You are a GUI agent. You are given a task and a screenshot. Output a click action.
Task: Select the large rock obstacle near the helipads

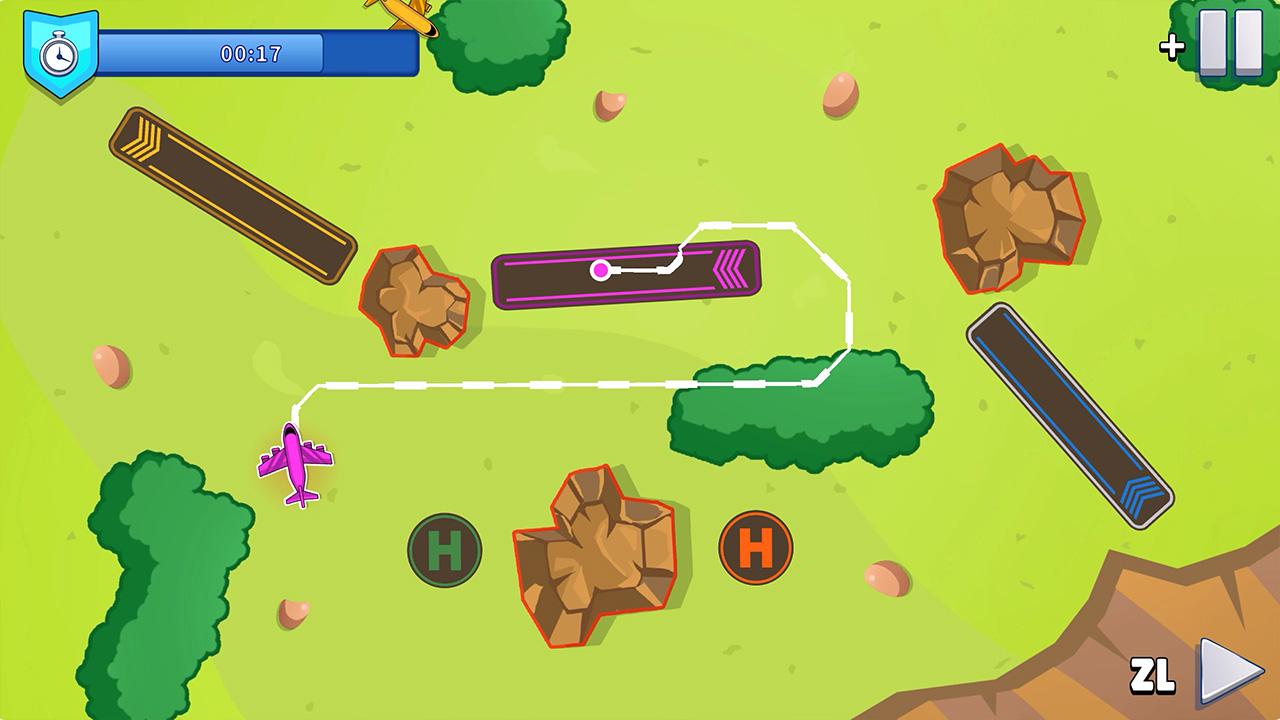click(x=595, y=555)
